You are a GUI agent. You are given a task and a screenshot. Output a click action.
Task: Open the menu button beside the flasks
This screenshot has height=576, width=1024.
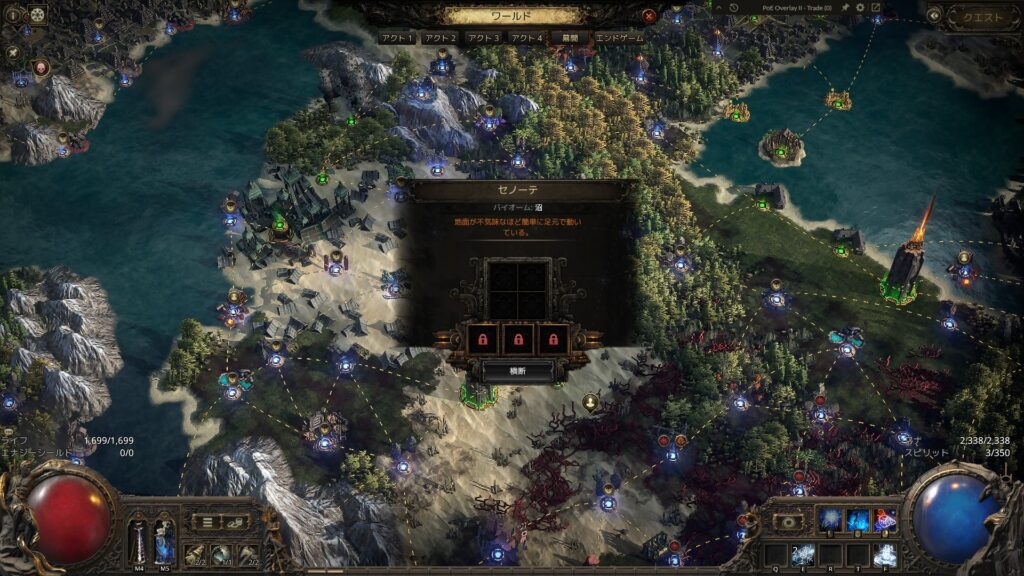point(206,521)
